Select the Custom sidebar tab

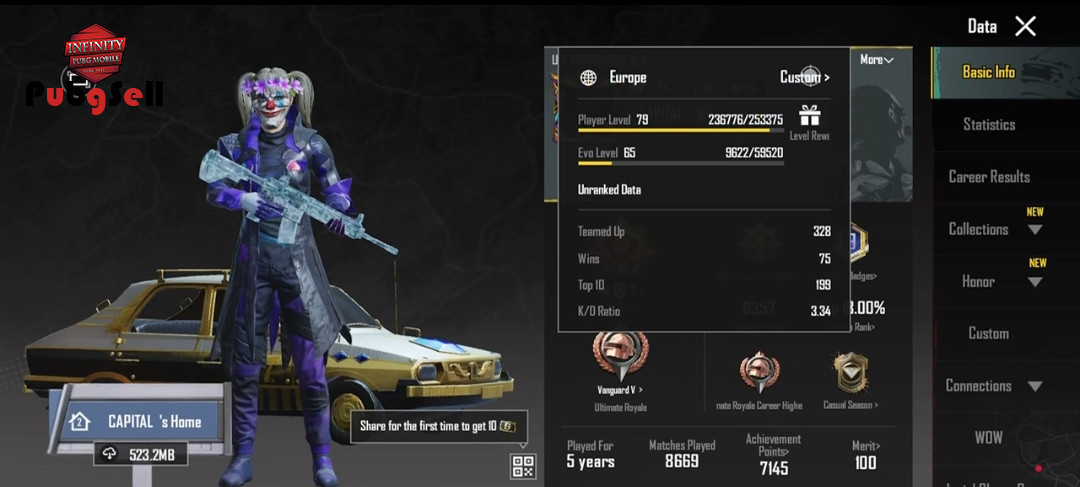coord(988,333)
